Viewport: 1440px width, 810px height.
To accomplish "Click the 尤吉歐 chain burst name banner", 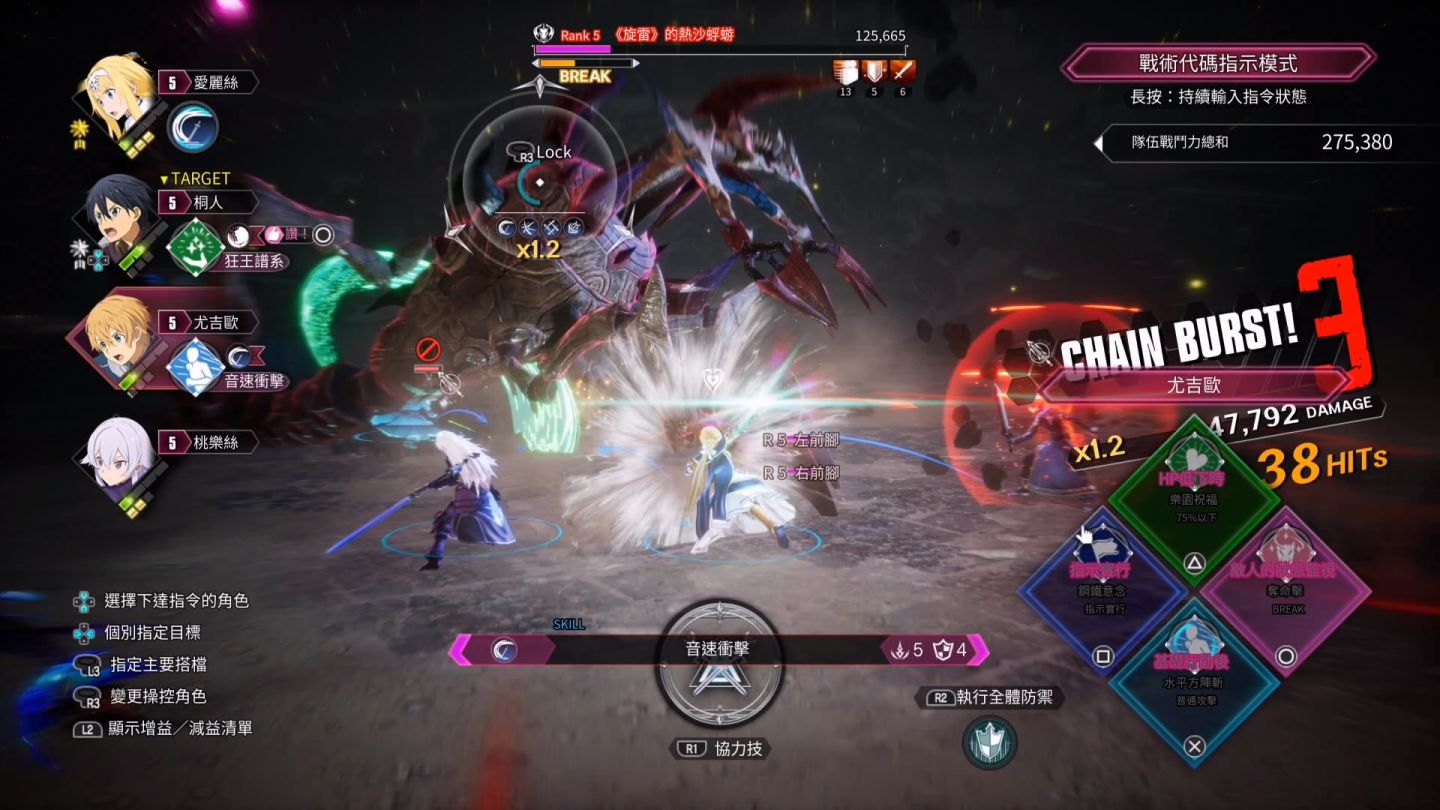I will pyautogui.click(x=1195, y=384).
